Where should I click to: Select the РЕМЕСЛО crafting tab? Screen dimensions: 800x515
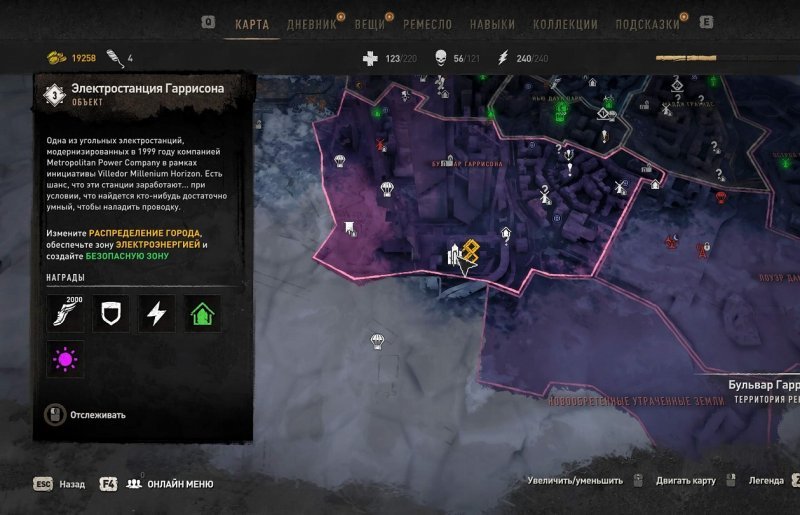[x=427, y=24]
